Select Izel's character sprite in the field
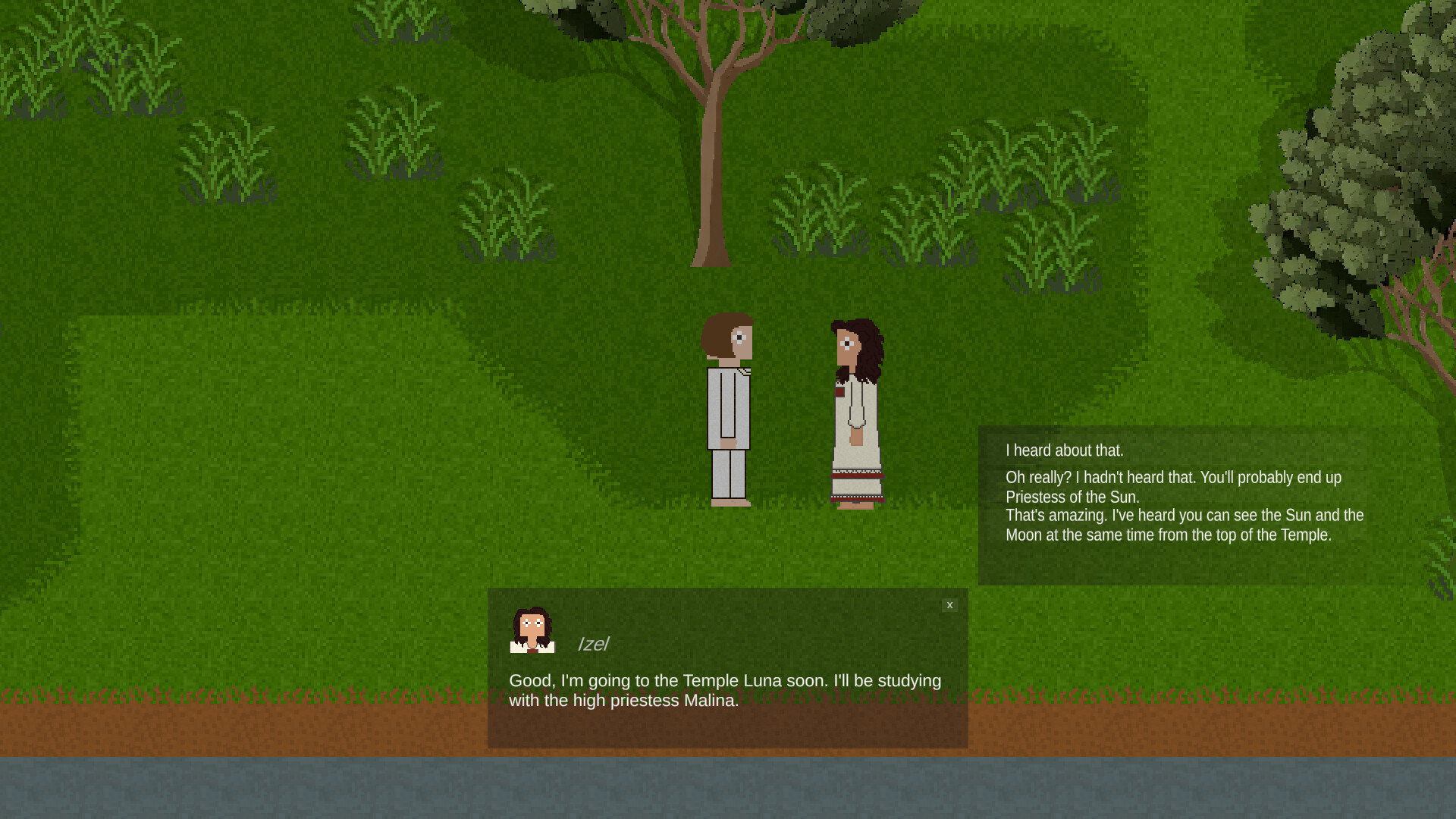Screen dimensions: 1456x819 click(855, 409)
